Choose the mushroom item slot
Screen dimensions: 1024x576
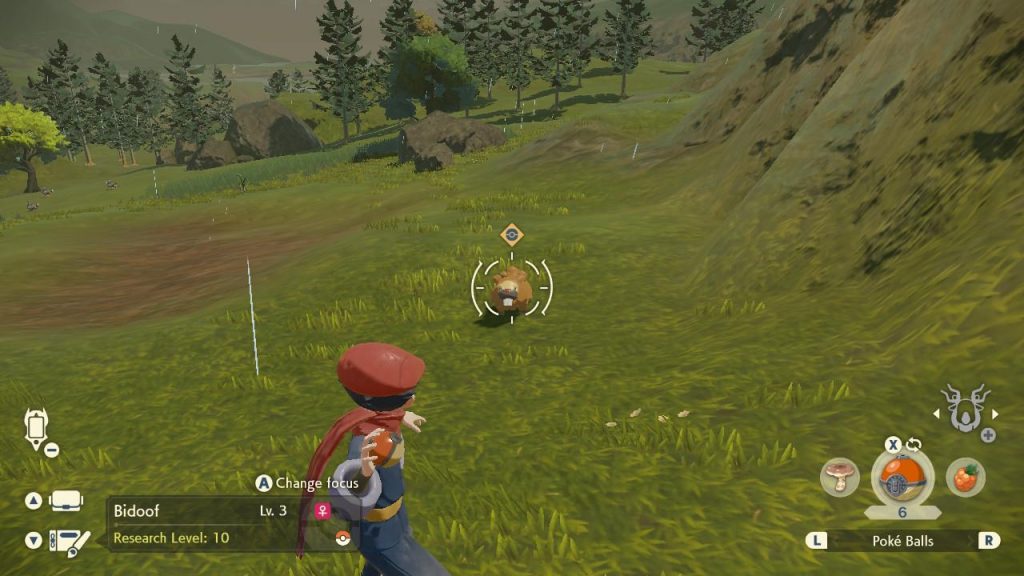(x=840, y=478)
